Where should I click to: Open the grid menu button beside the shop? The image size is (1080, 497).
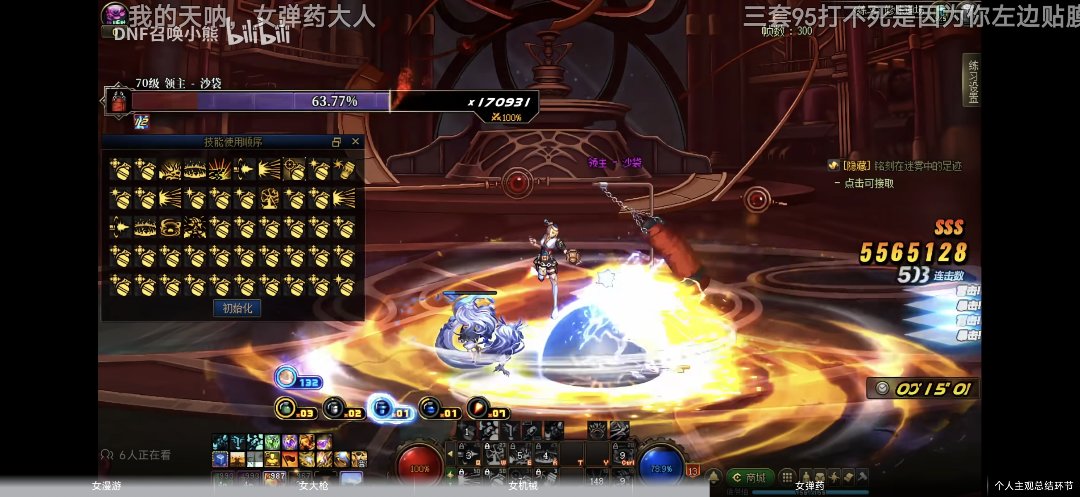tap(787, 477)
